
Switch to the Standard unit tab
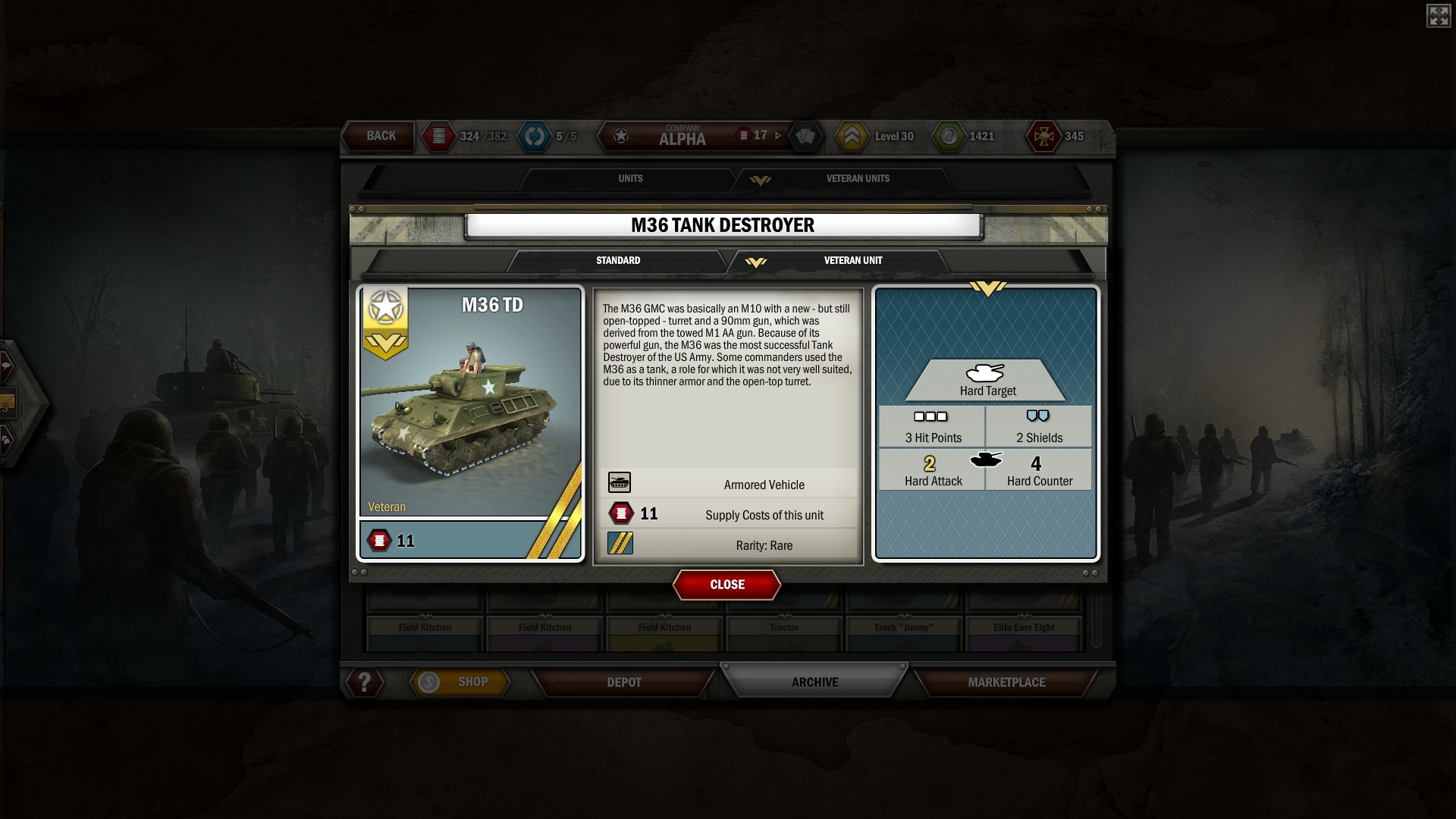[618, 261]
